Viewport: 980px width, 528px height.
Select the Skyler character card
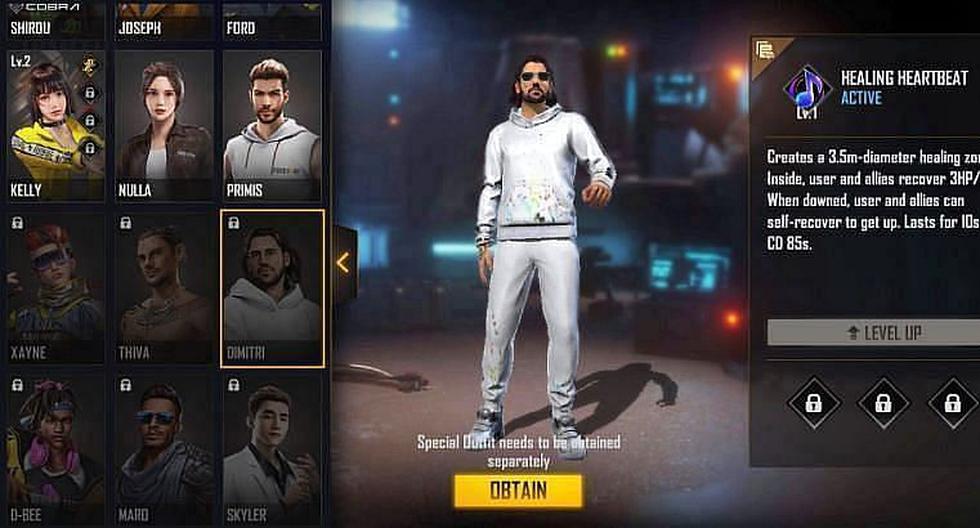pos(272,450)
